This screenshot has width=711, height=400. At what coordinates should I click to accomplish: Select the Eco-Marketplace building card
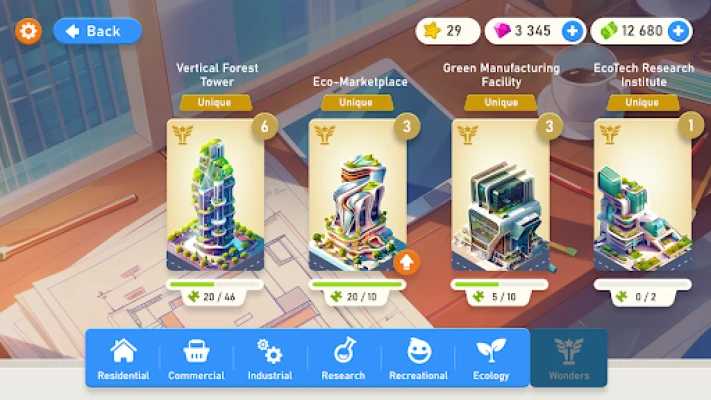(x=358, y=195)
